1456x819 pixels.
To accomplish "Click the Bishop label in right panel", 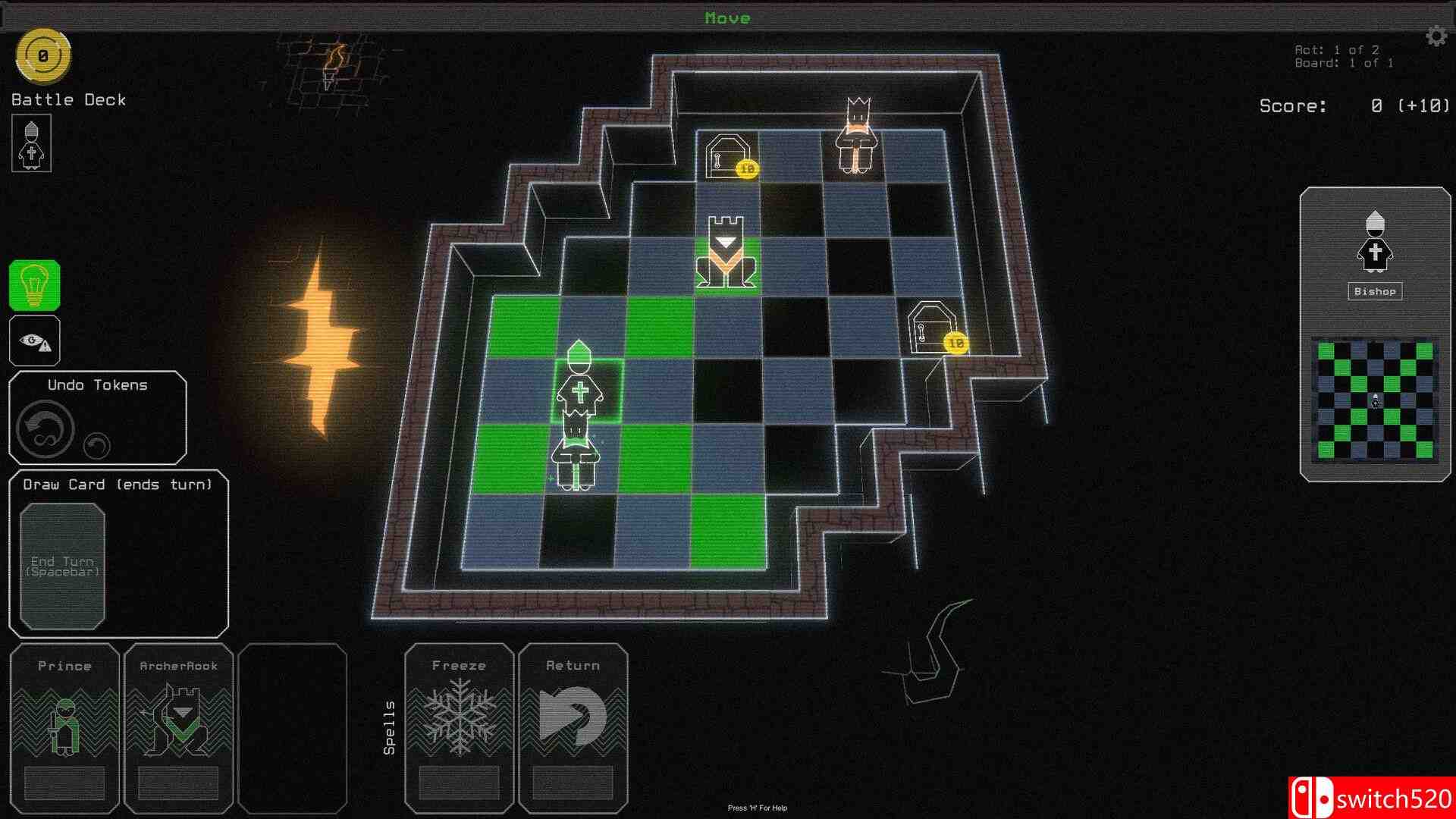I will tap(1375, 291).
